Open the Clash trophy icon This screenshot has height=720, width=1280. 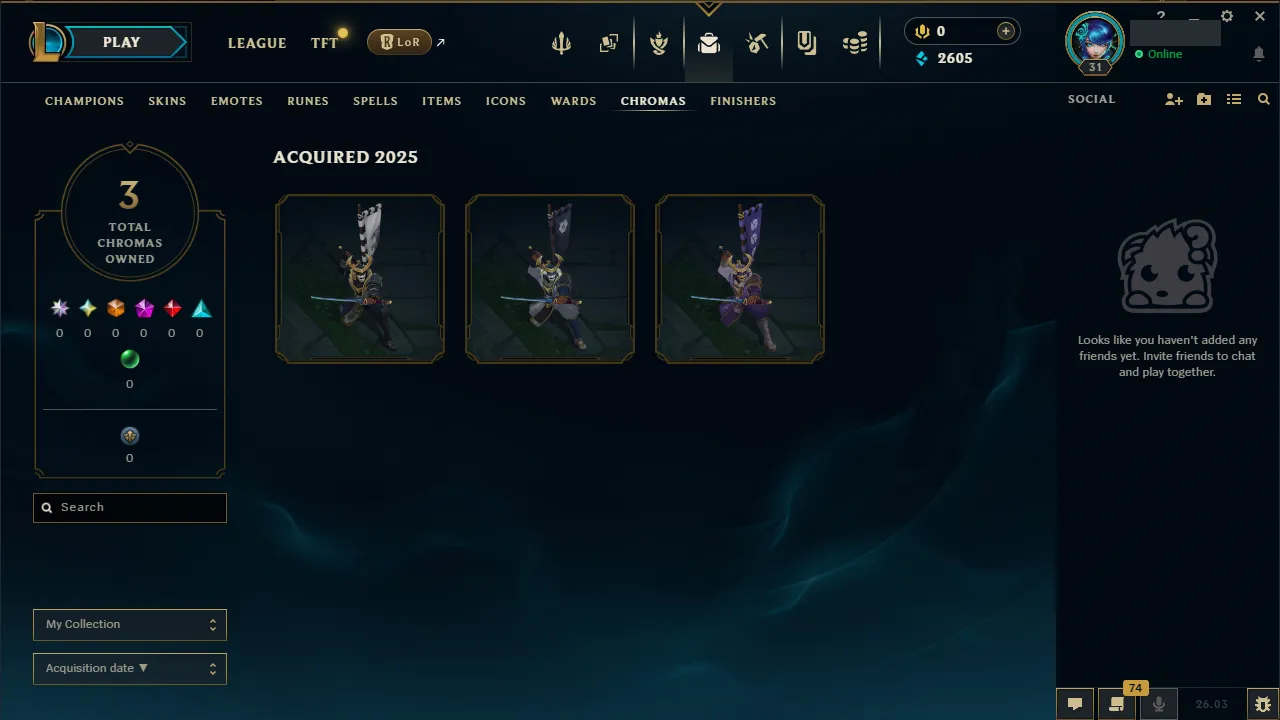click(x=659, y=42)
